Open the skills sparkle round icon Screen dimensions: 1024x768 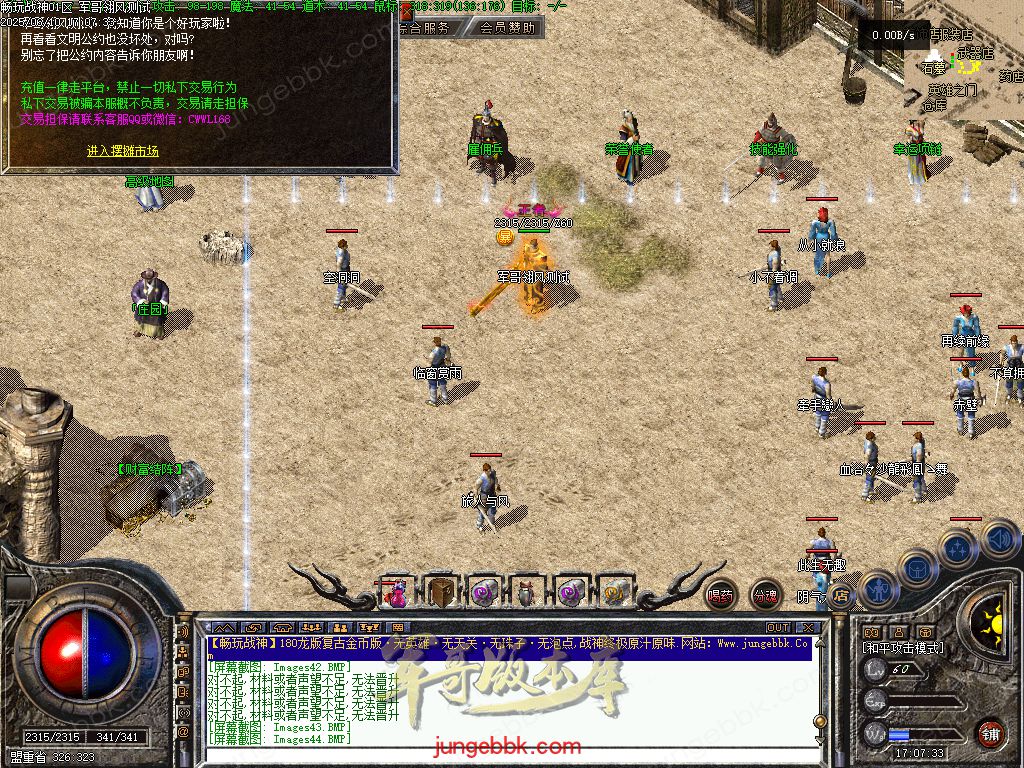pyautogui.click(x=958, y=548)
